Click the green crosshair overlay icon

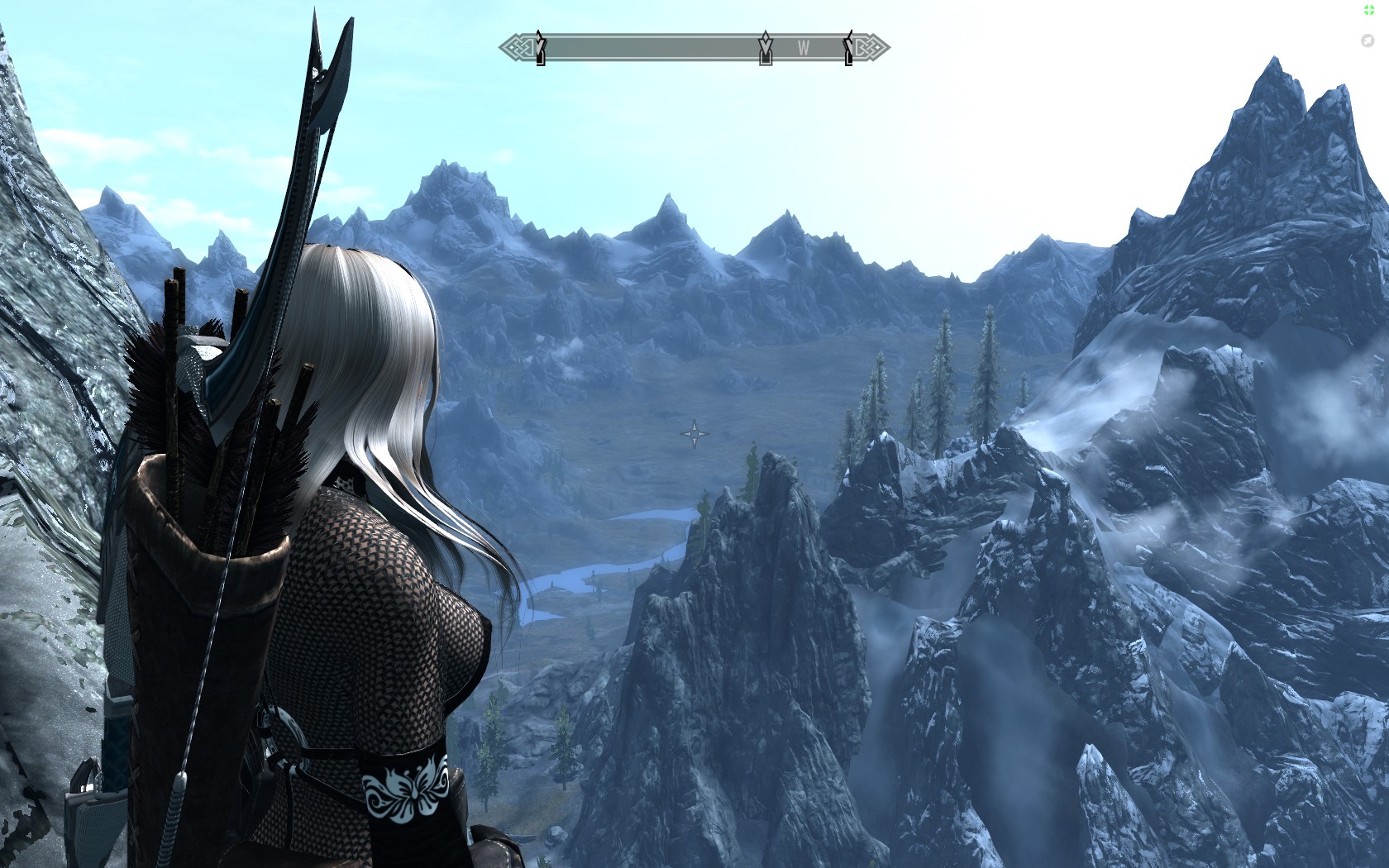[1368, 10]
